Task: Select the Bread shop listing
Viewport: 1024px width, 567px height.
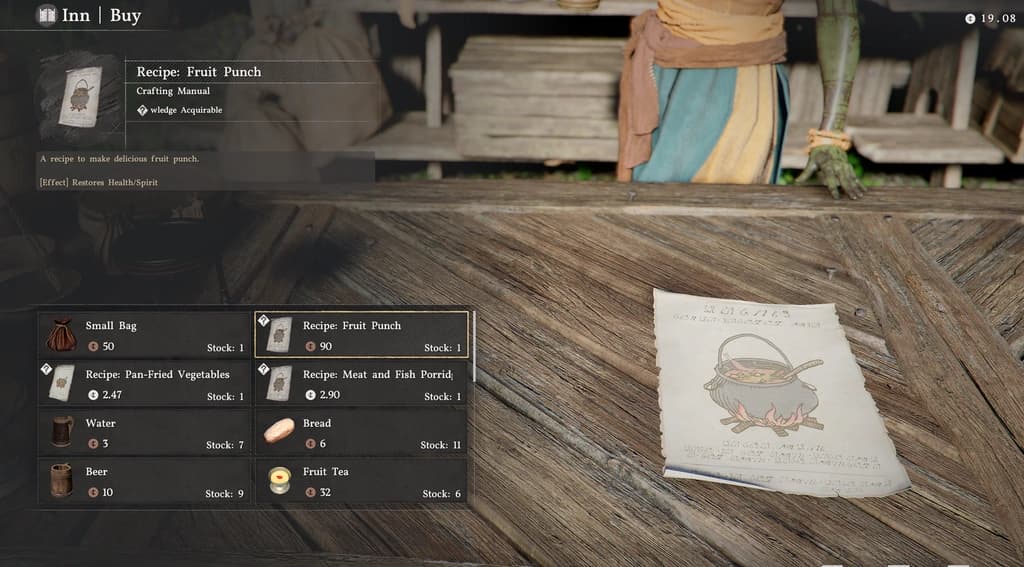Action: tap(362, 432)
